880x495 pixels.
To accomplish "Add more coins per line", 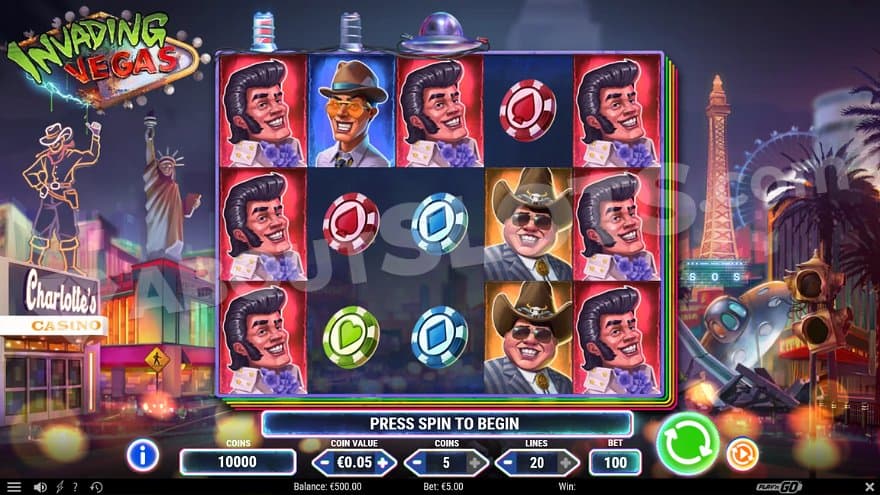I will (476, 463).
